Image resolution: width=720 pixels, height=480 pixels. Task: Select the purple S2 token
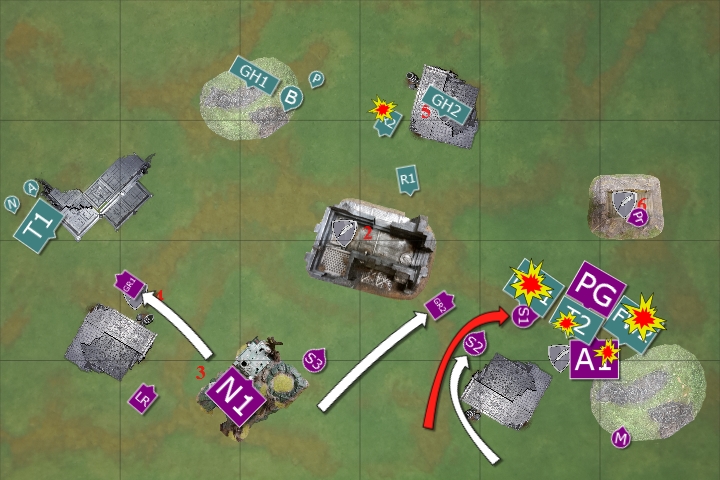[476, 344]
